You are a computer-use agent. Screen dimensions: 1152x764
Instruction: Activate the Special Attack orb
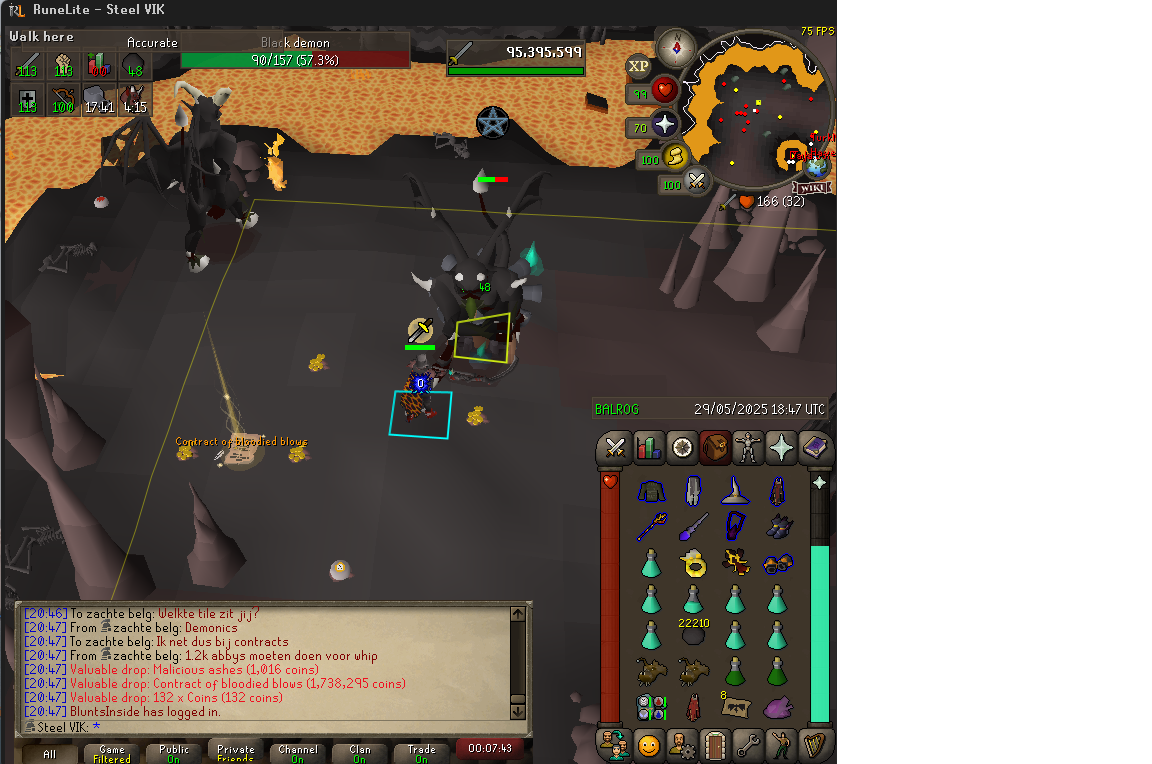tap(696, 183)
